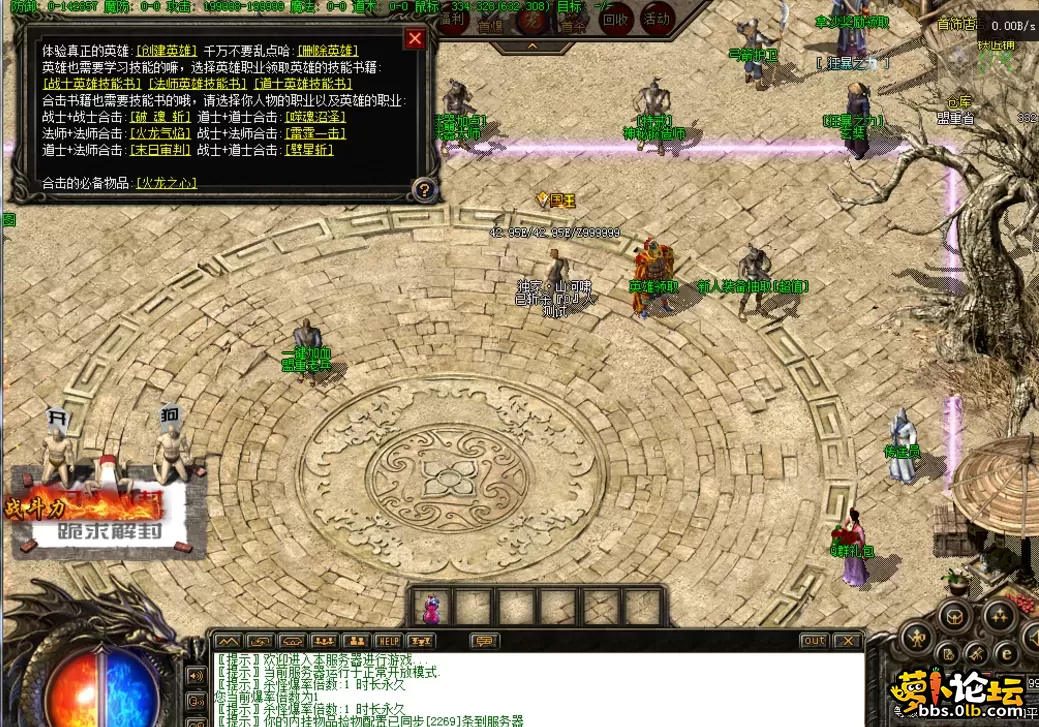Choose the 破魂斩 combo skill link
The height and width of the screenshot is (727, 1039).
coord(156,116)
